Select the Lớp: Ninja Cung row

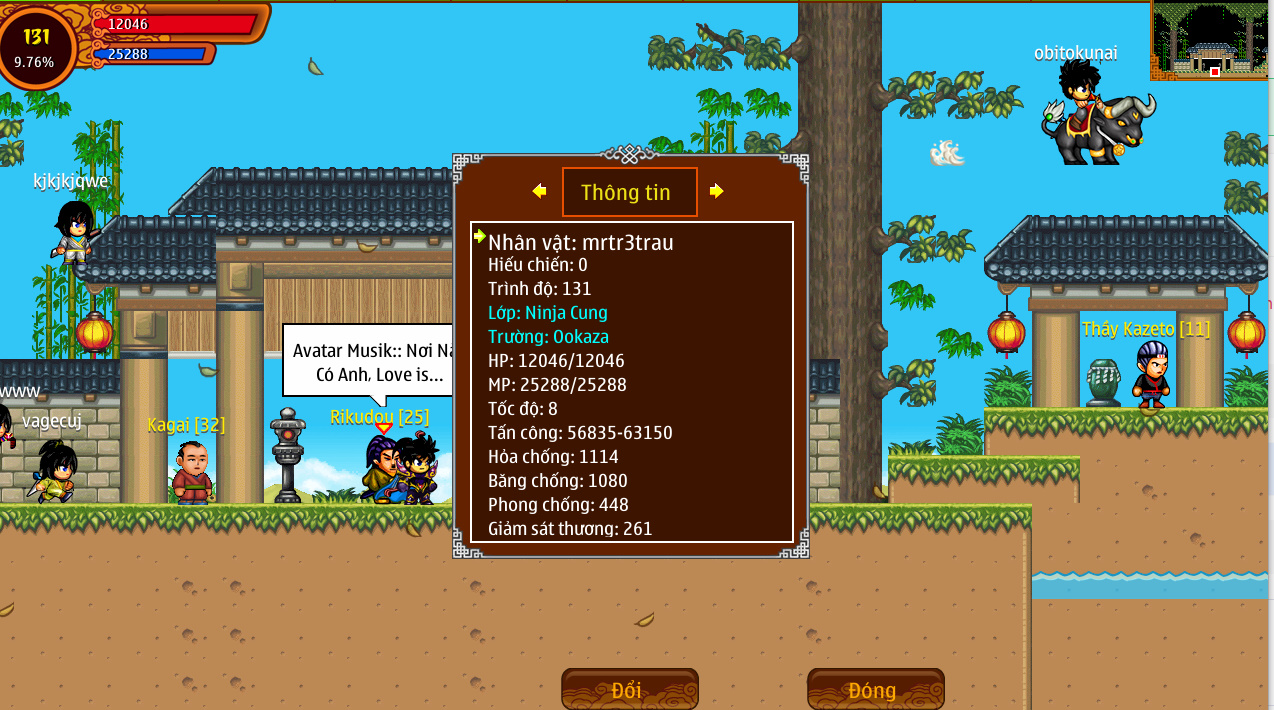pos(547,313)
